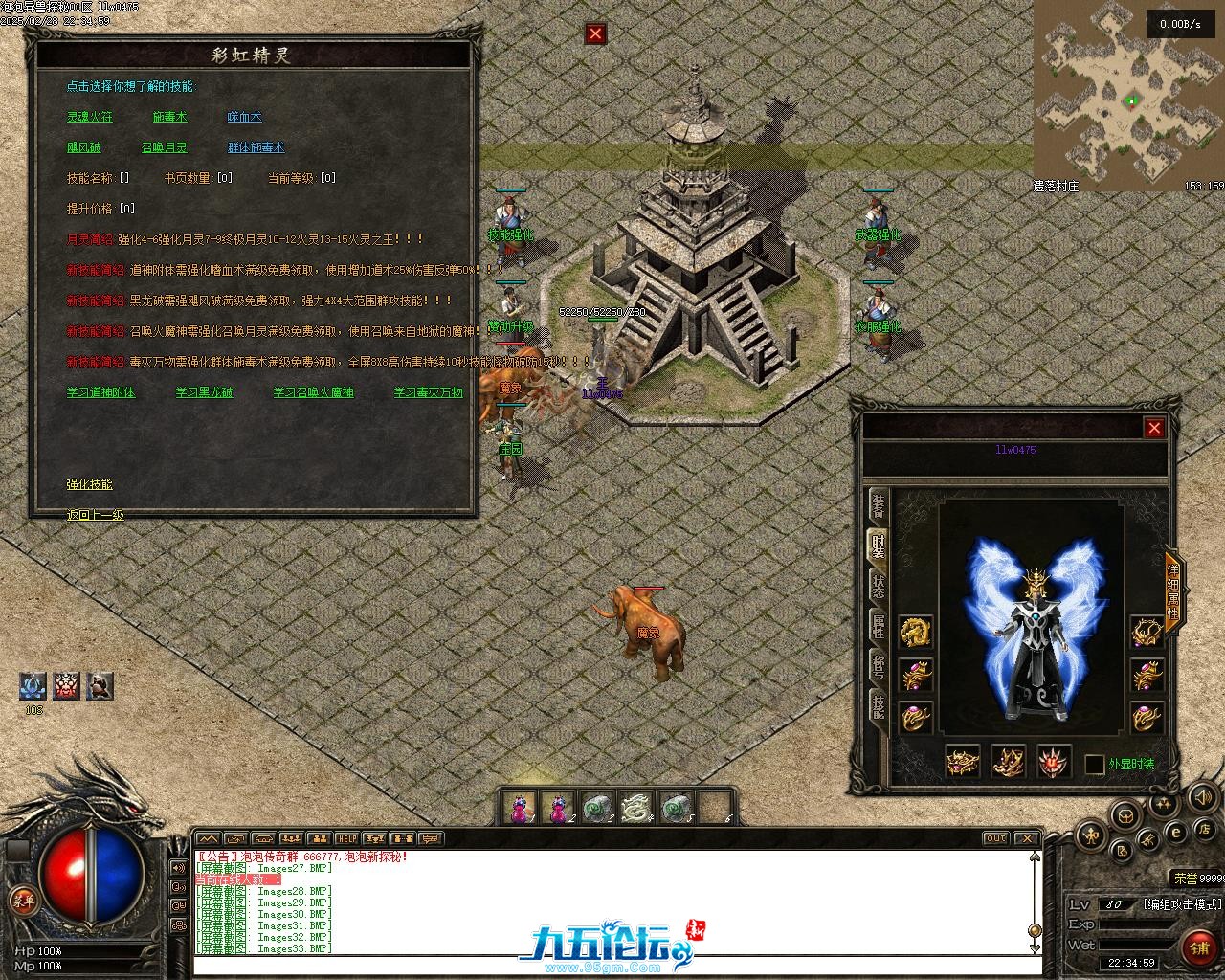Switch to the 技能 skills tab
Viewport: 1225px width, 980px height.
[x=878, y=705]
